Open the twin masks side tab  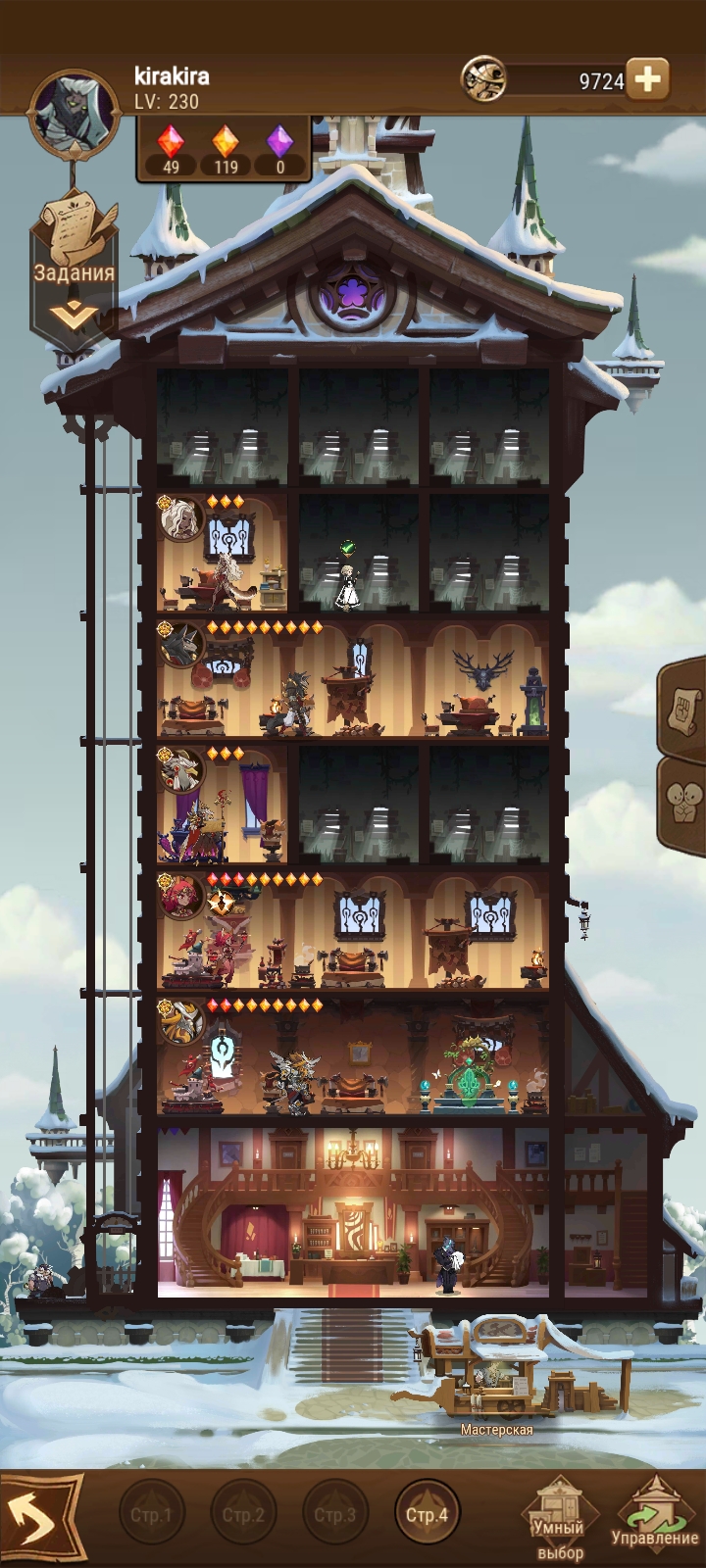coord(686,804)
